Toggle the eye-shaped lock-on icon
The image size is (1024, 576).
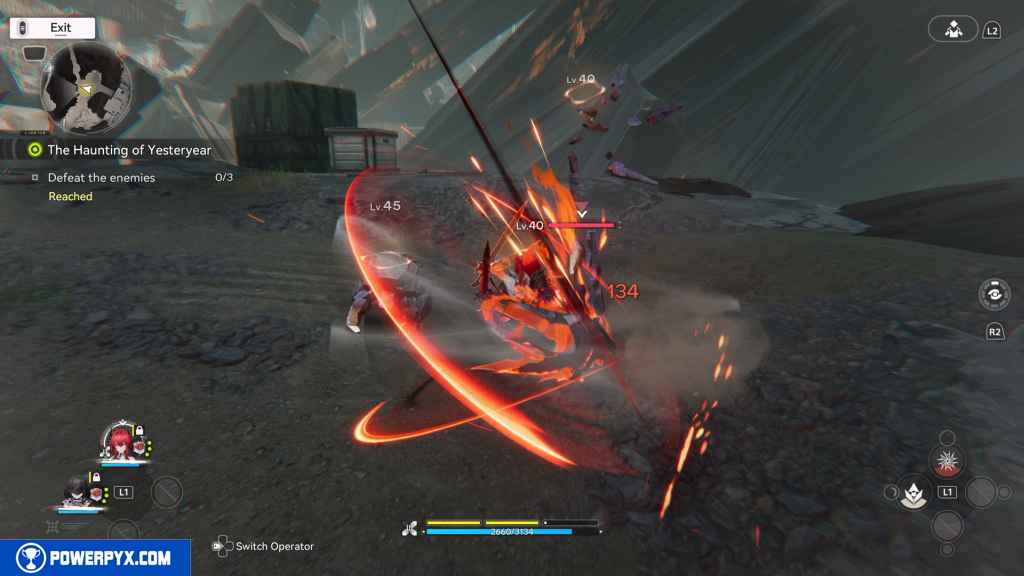coord(994,295)
